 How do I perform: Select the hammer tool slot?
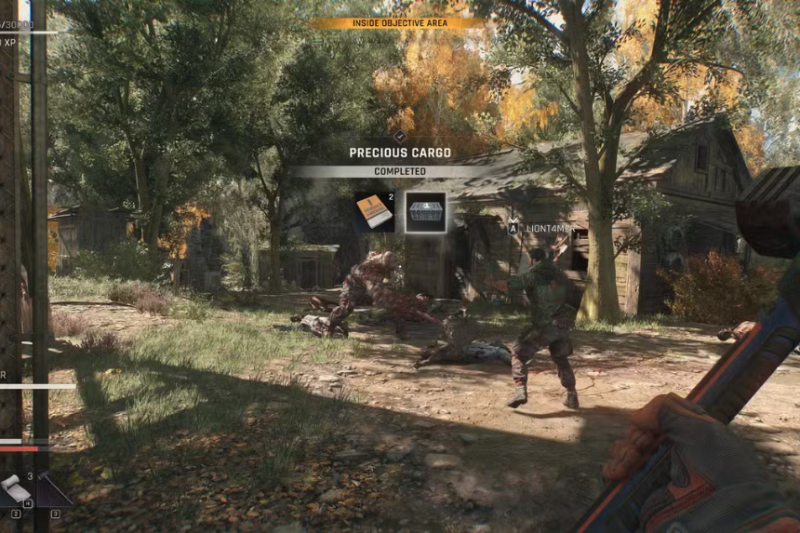tap(54, 490)
